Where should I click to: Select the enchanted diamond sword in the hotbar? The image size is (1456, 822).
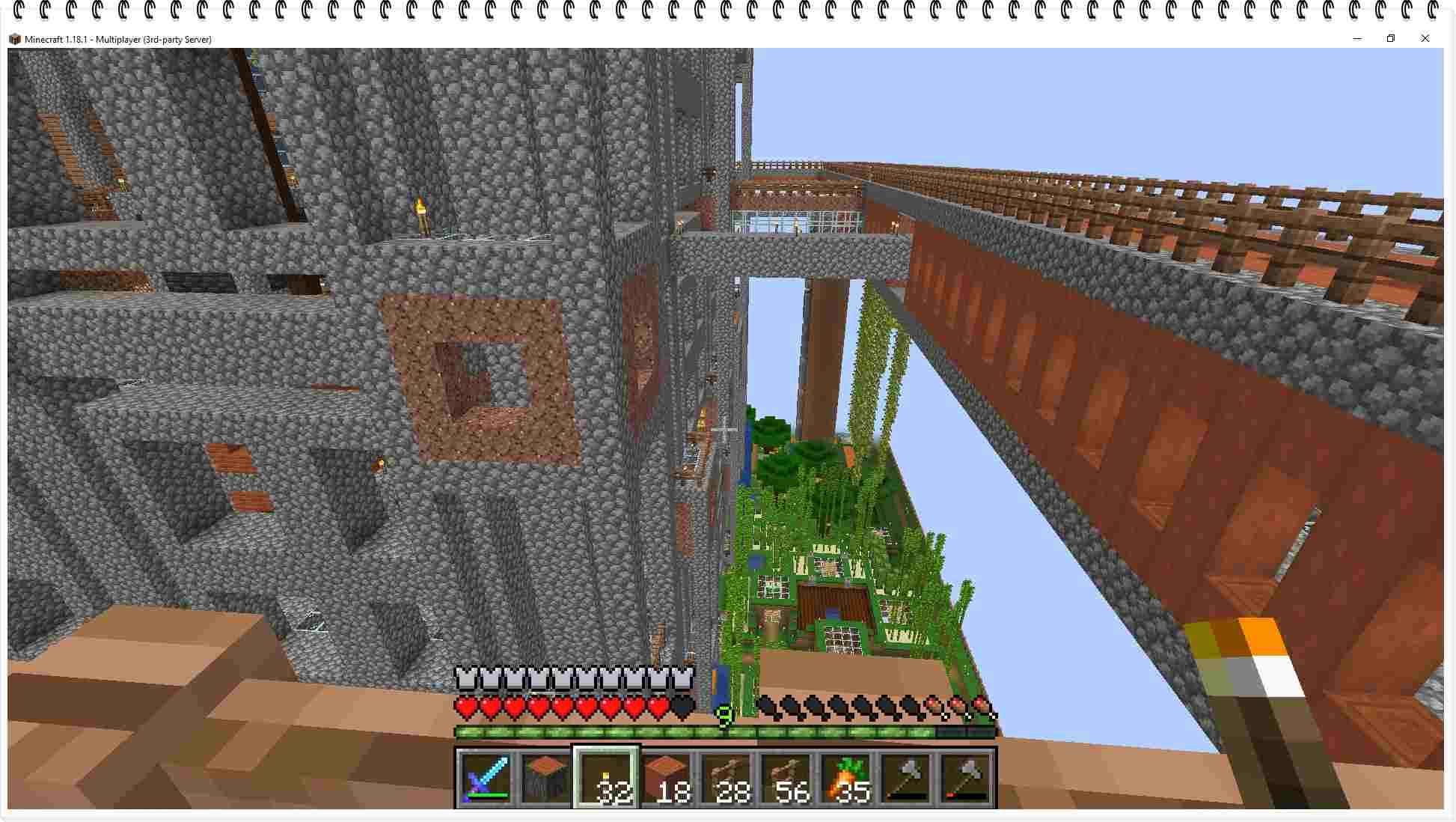click(x=486, y=779)
